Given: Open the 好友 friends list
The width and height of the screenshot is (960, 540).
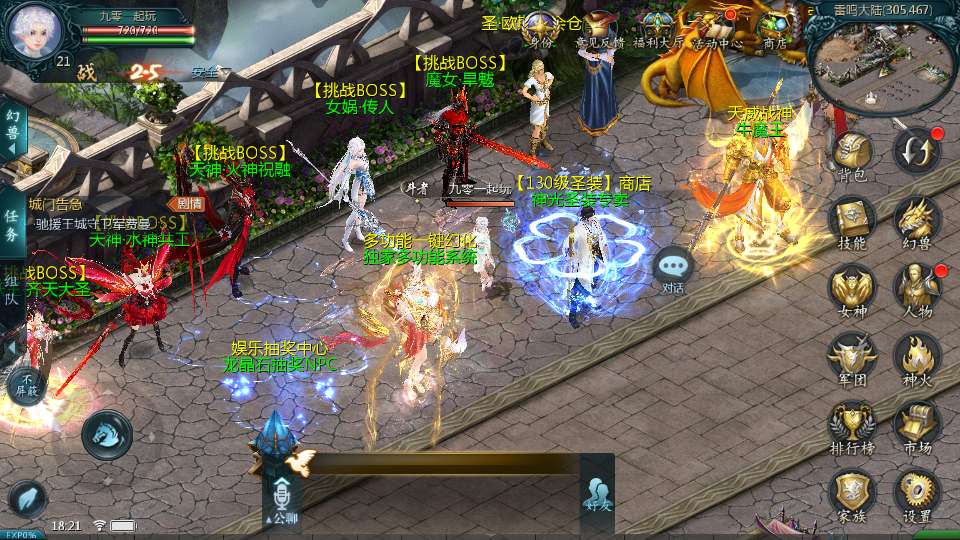Looking at the screenshot, I should point(597,494).
